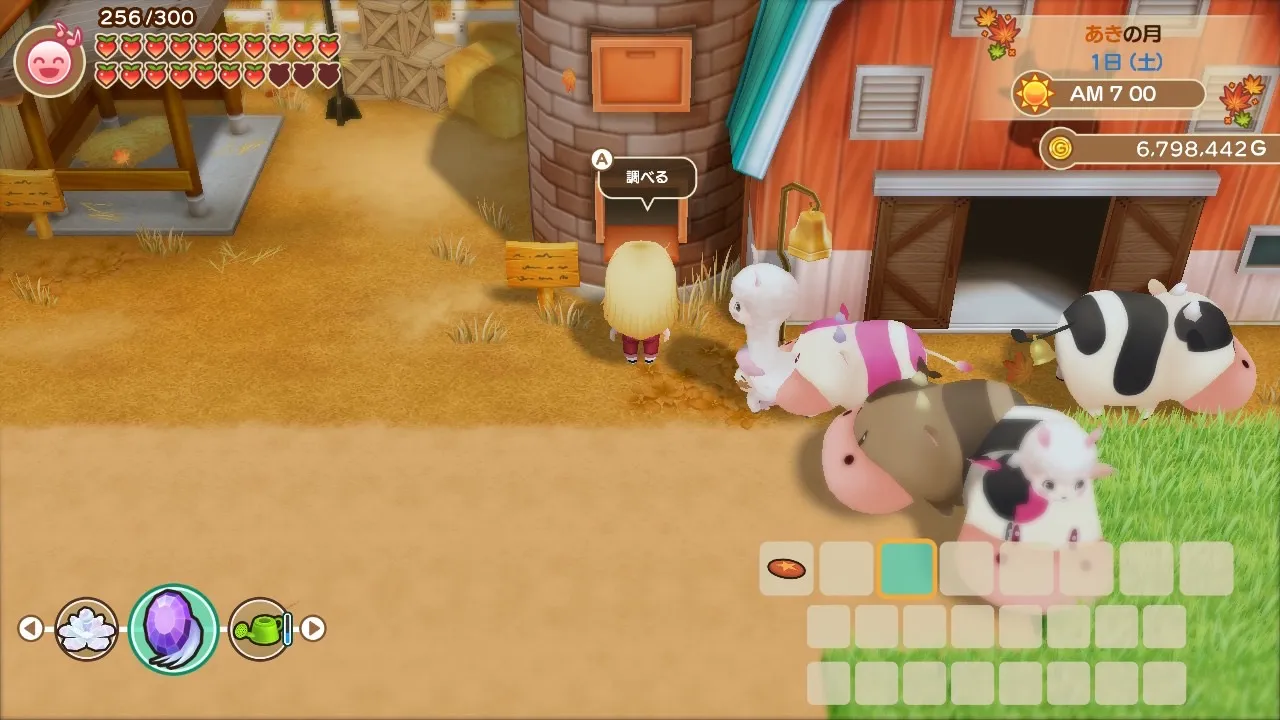Select the orange food item in the bag
Screen dimensions: 1280x720
786,568
